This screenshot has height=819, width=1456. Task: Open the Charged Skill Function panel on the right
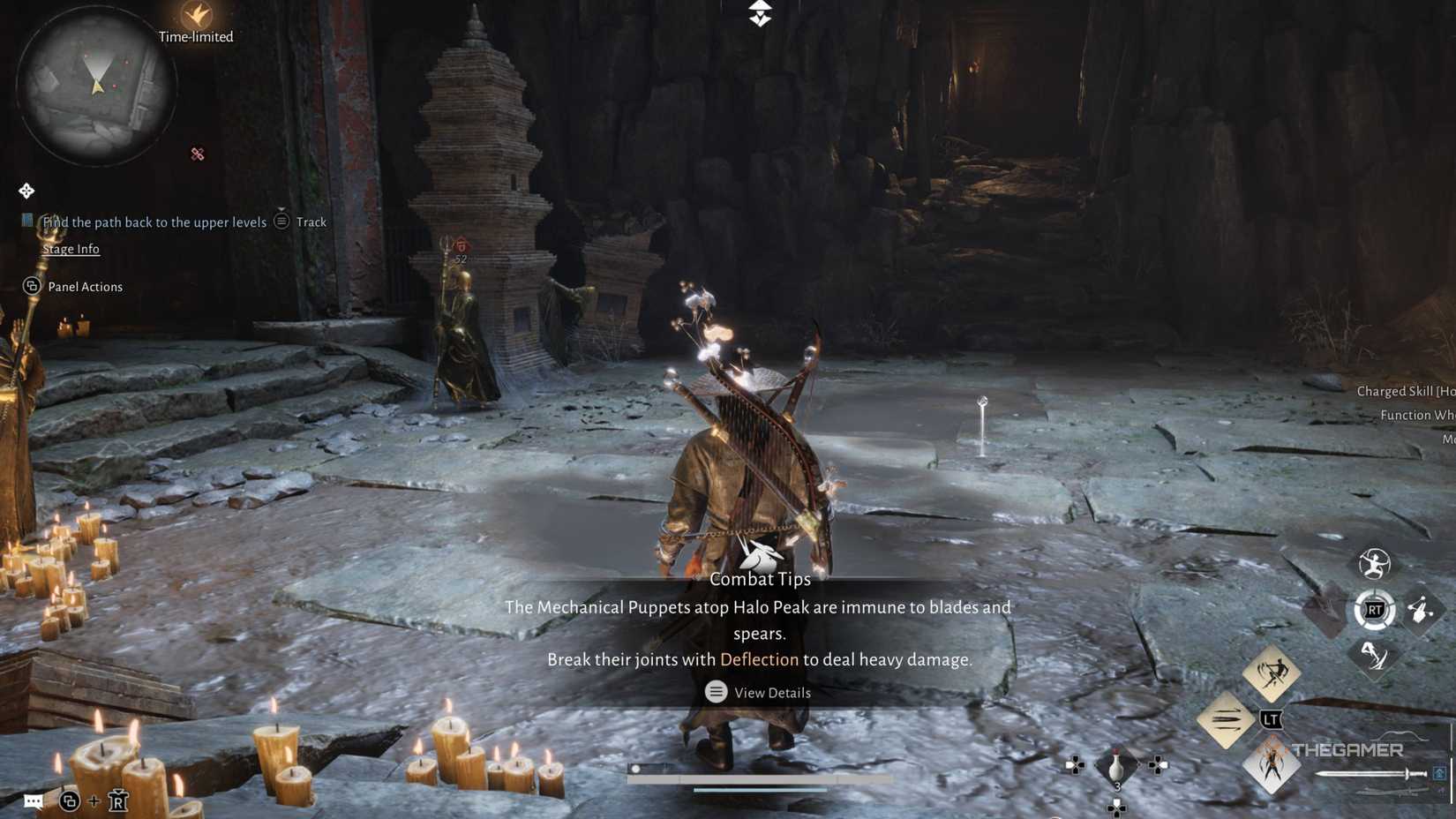pyautogui.click(x=1403, y=402)
